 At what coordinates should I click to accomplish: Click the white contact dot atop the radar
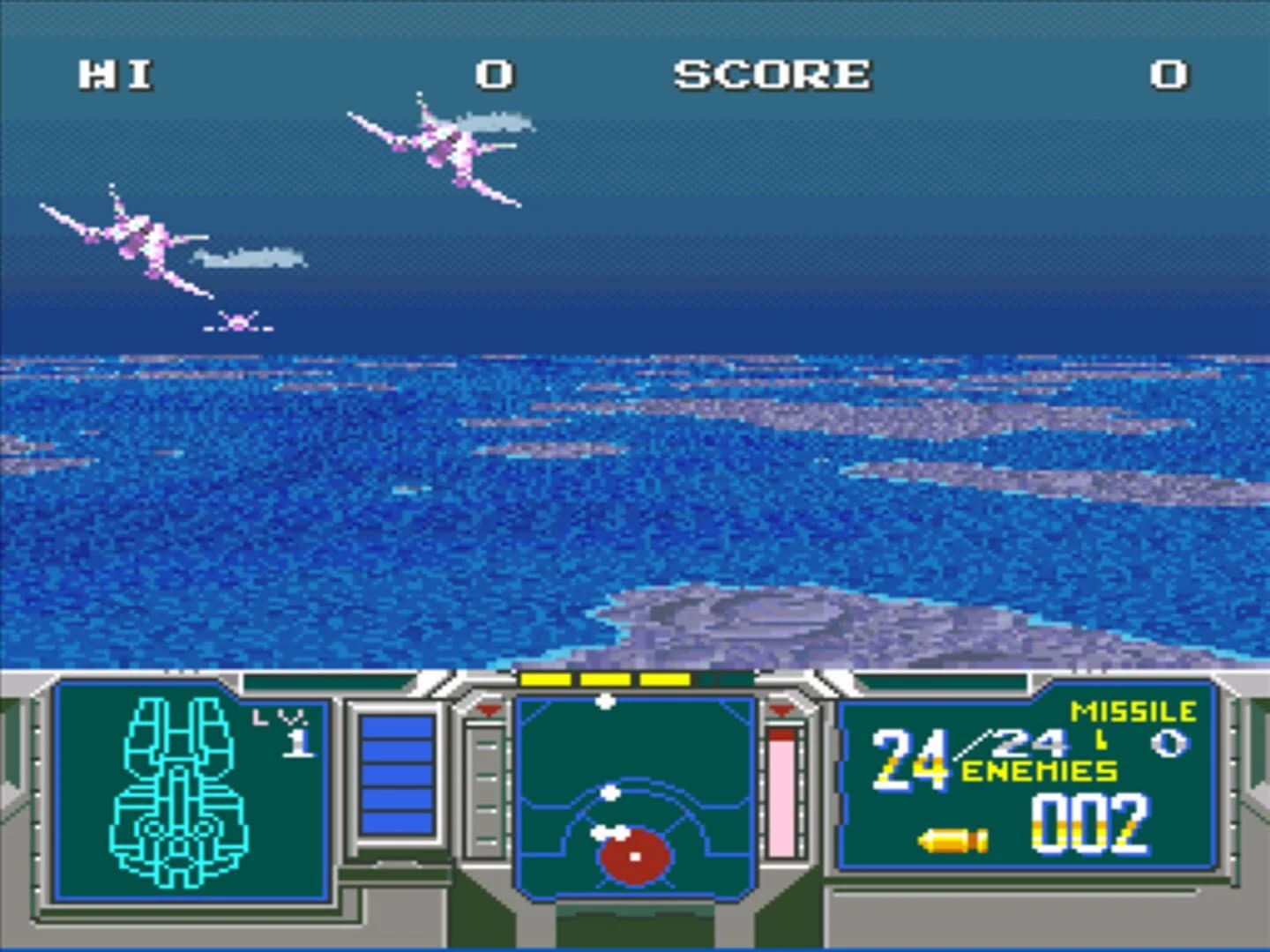(x=606, y=699)
